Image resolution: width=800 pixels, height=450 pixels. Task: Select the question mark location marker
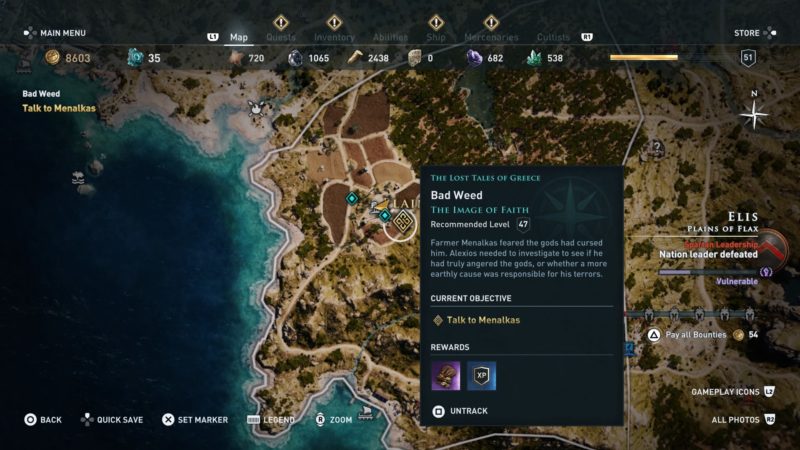(x=656, y=149)
